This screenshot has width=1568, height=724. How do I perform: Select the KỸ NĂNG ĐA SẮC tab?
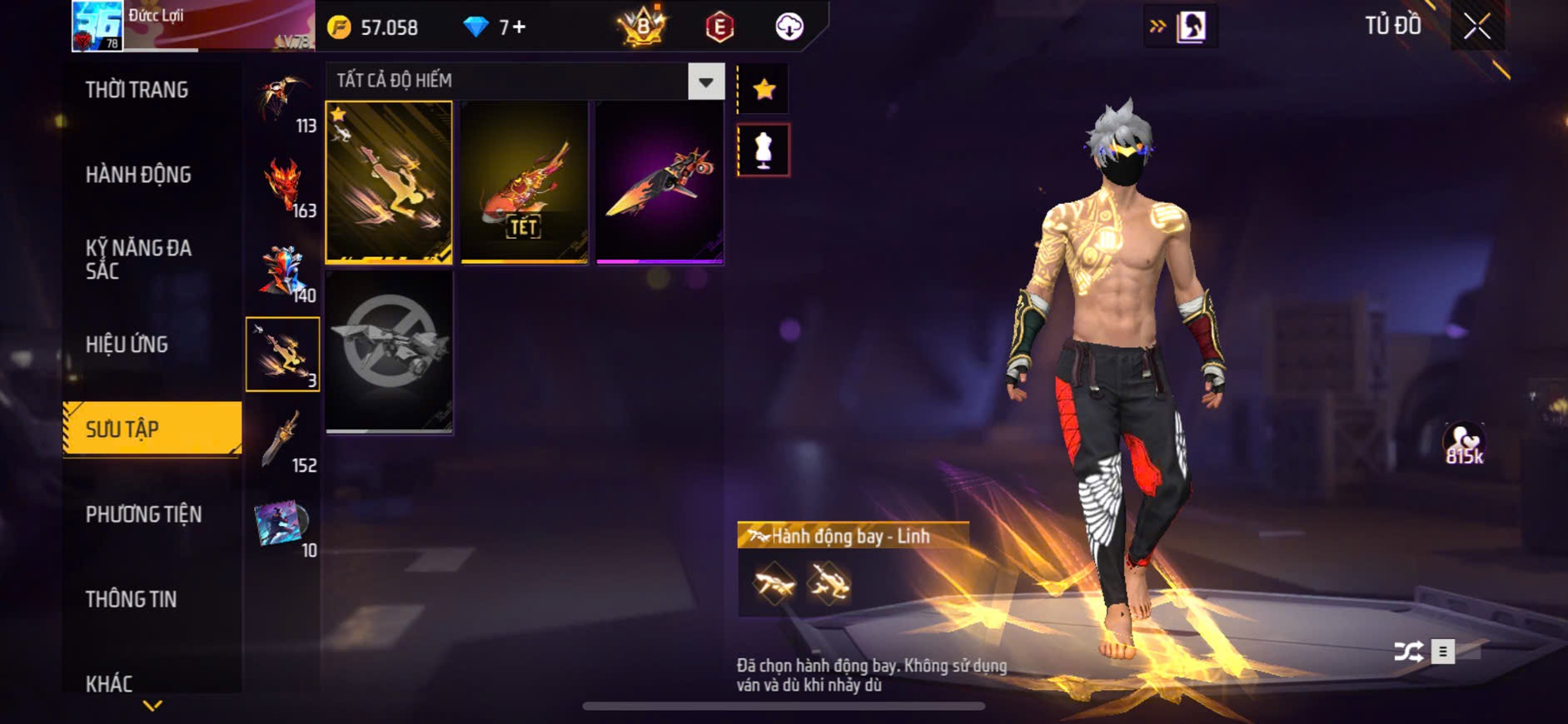click(138, 260)
